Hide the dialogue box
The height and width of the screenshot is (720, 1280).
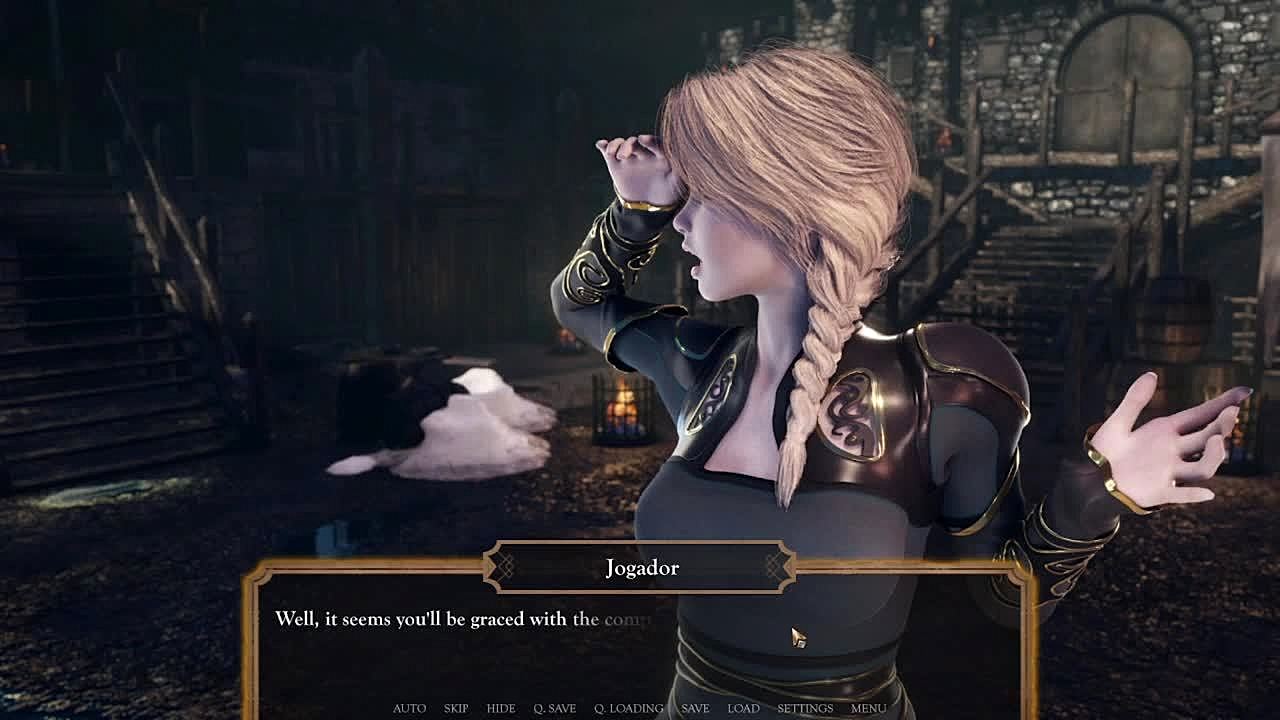501,708
